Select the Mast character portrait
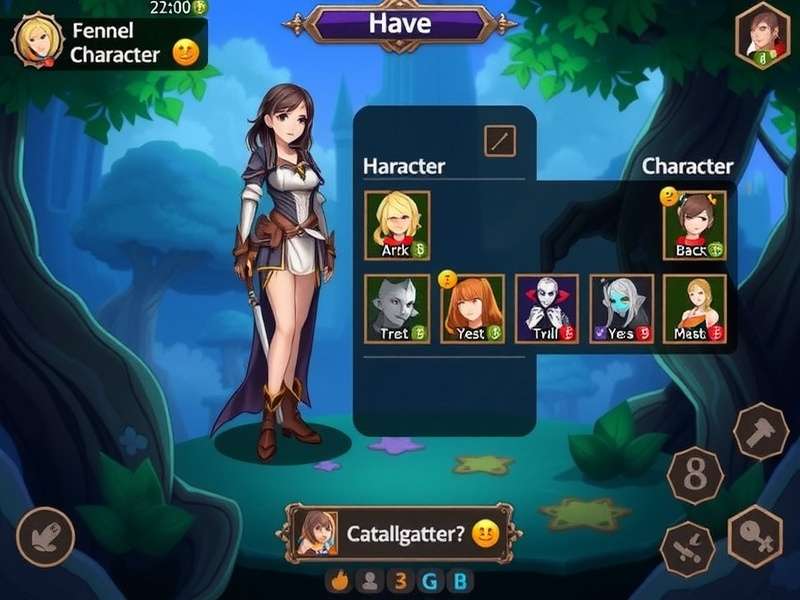This screenshot has width=800, height=600. [694, 309]
